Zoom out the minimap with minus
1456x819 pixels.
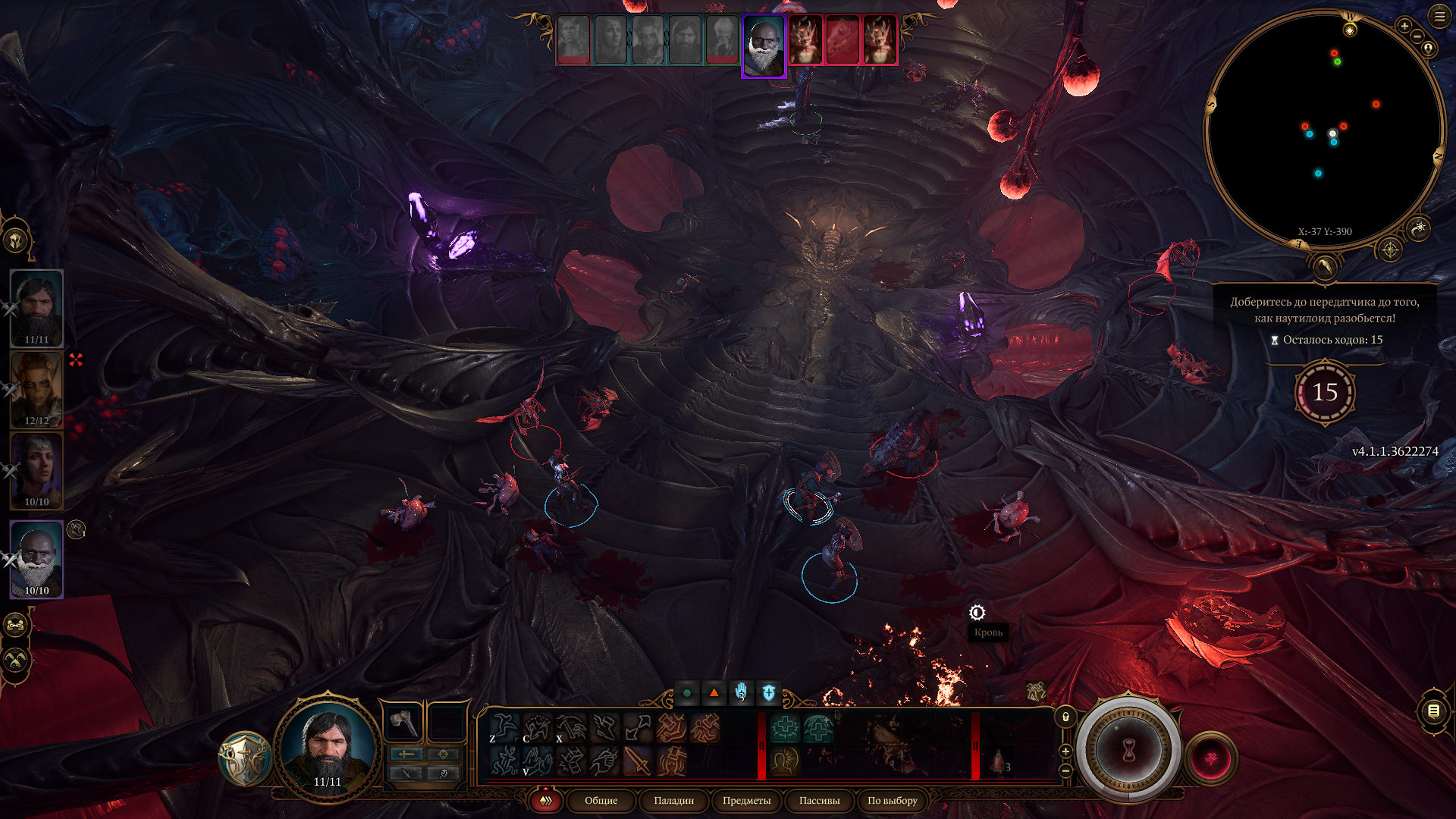tap(1417, 36)
